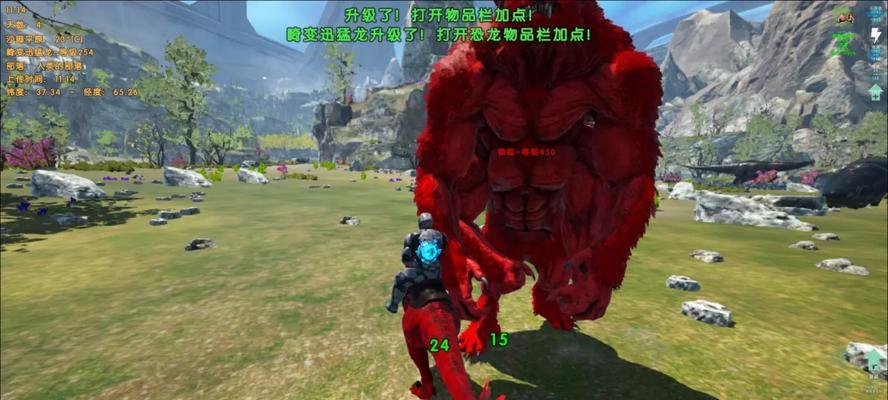The image size is (888, 400).
Task: Open the green house icon
Action: (875, 360)
